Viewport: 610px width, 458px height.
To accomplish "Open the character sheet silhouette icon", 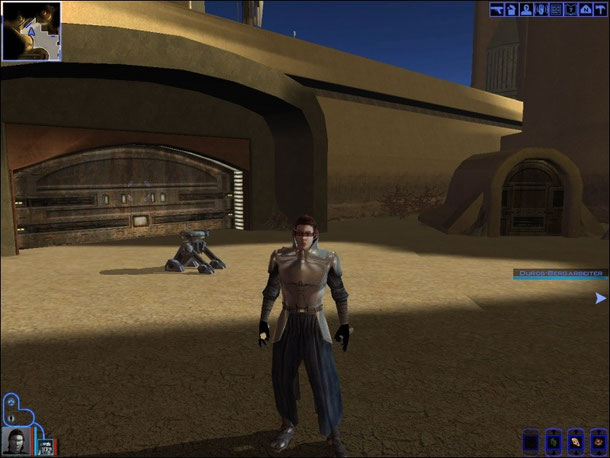I will tap(526, 10).
